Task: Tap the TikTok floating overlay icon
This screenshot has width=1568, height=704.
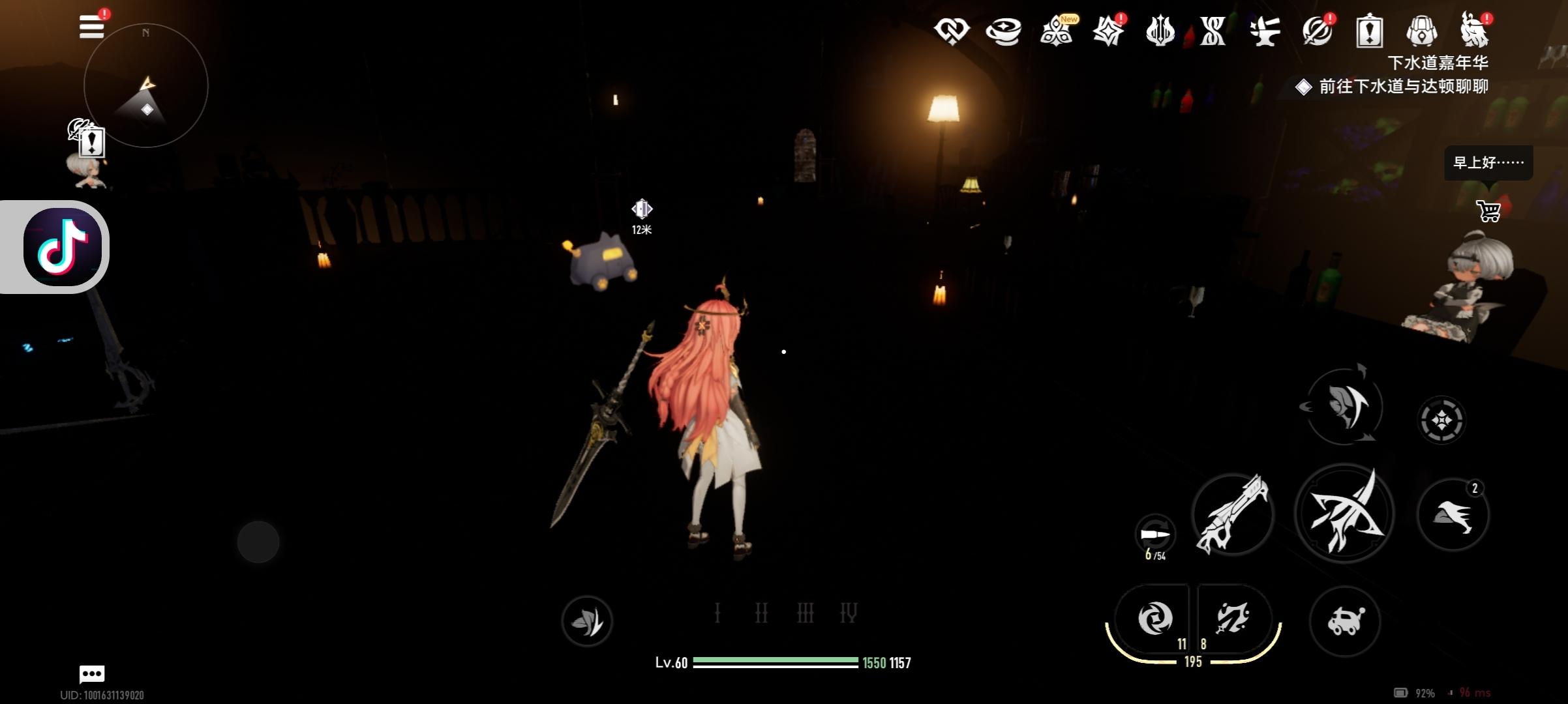Action: point(62,247)
